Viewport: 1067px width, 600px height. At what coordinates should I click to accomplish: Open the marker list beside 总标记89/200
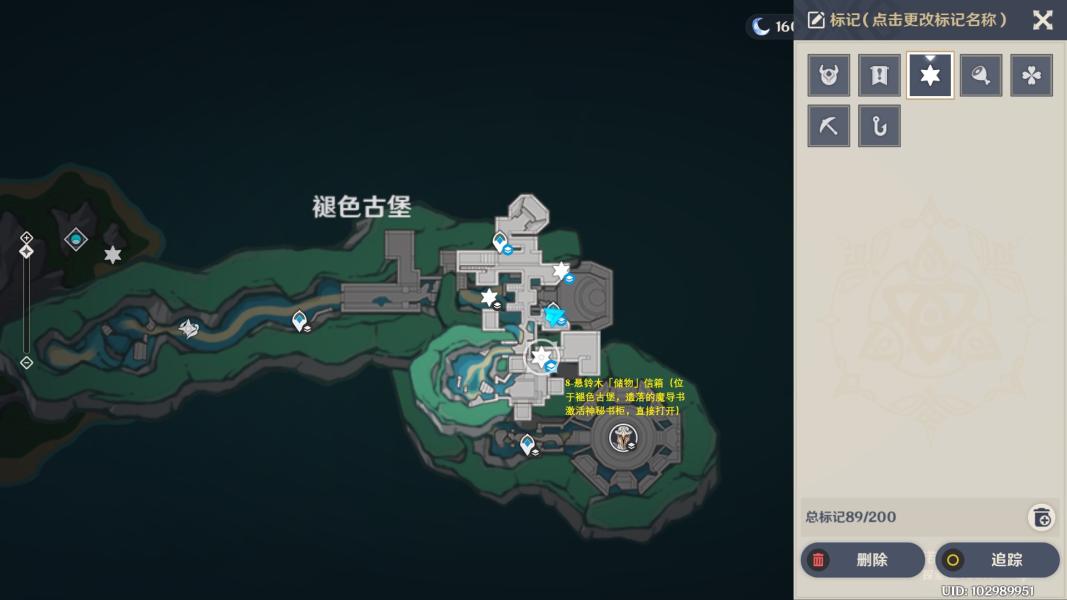click(x=1041, y=517)
